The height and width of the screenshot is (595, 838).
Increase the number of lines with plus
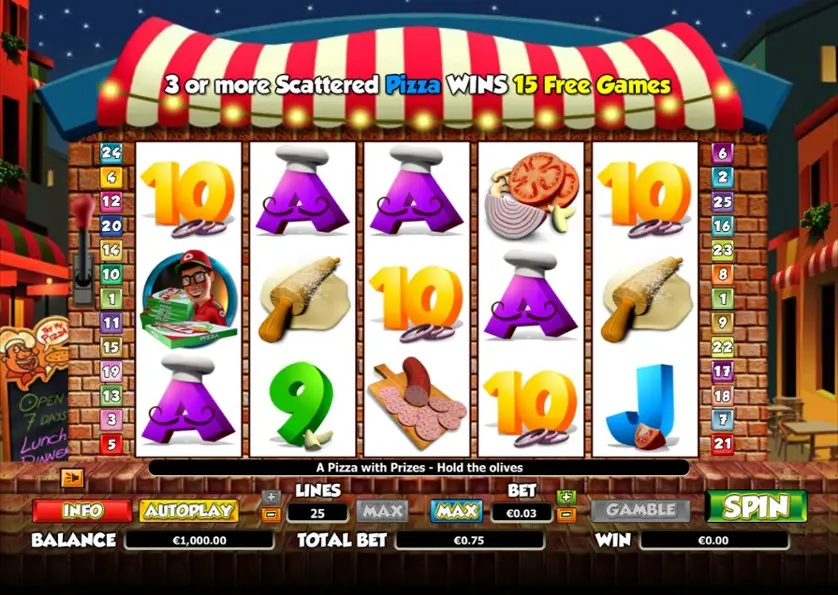click(270, 497)
